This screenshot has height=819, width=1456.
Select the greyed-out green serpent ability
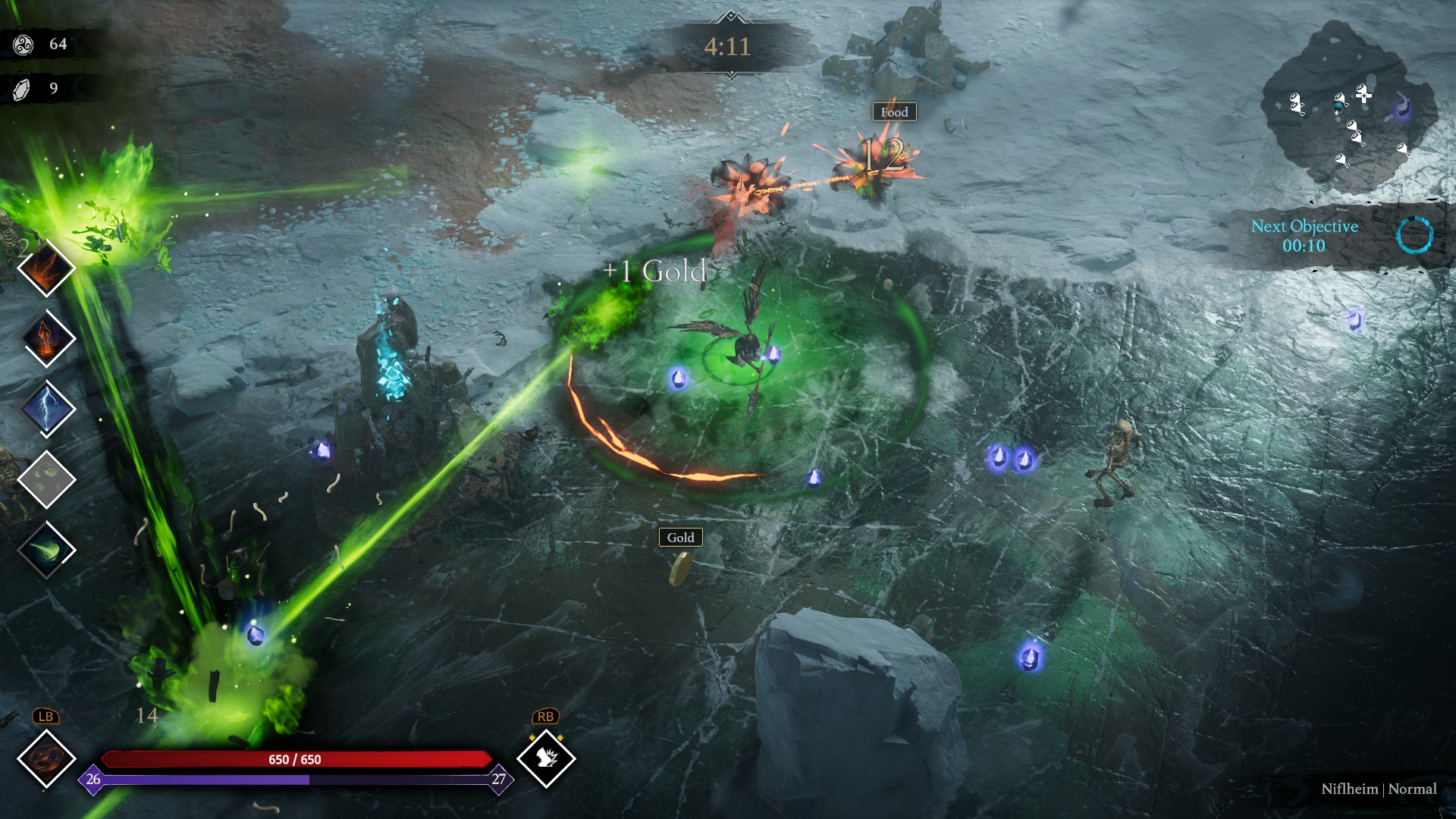(47, 479)
